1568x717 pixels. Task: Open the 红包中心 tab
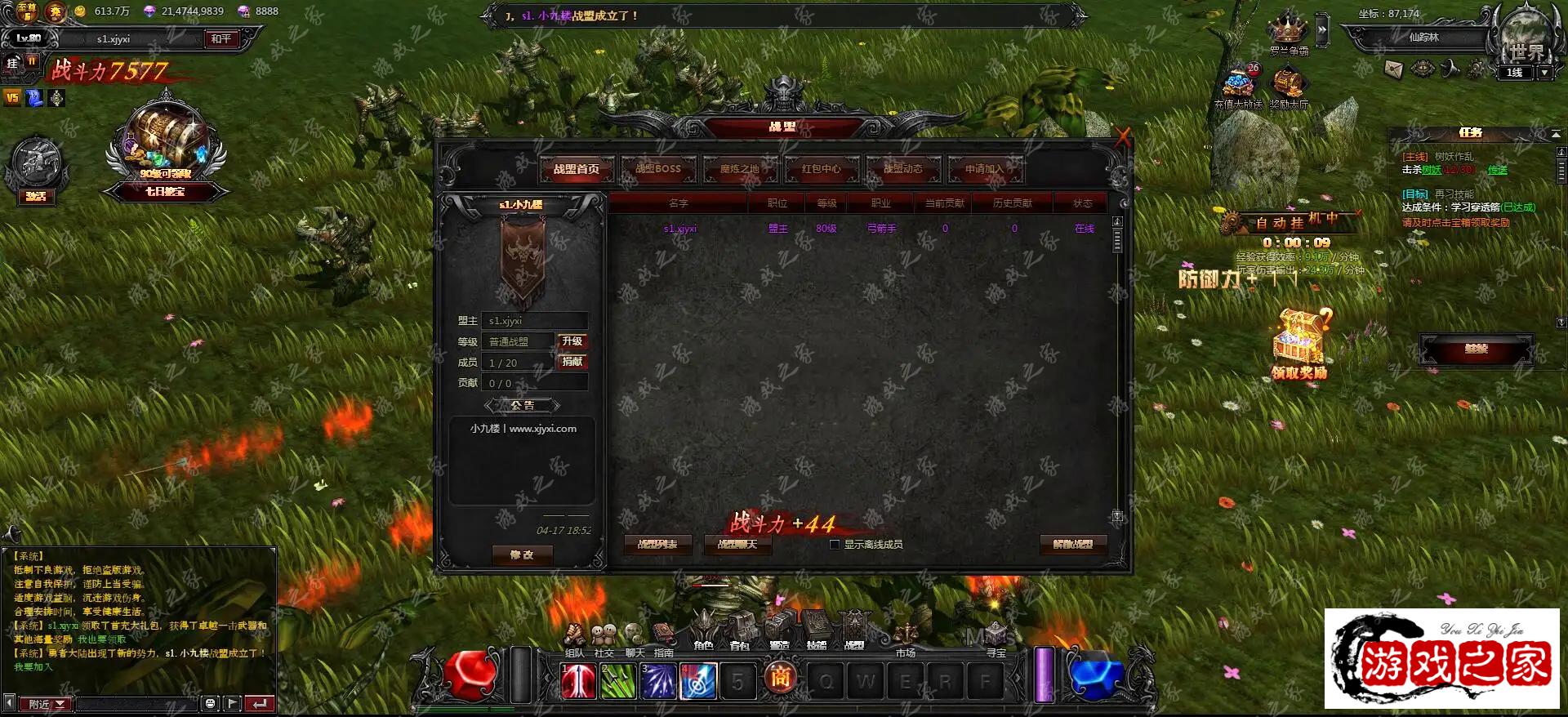821,169
